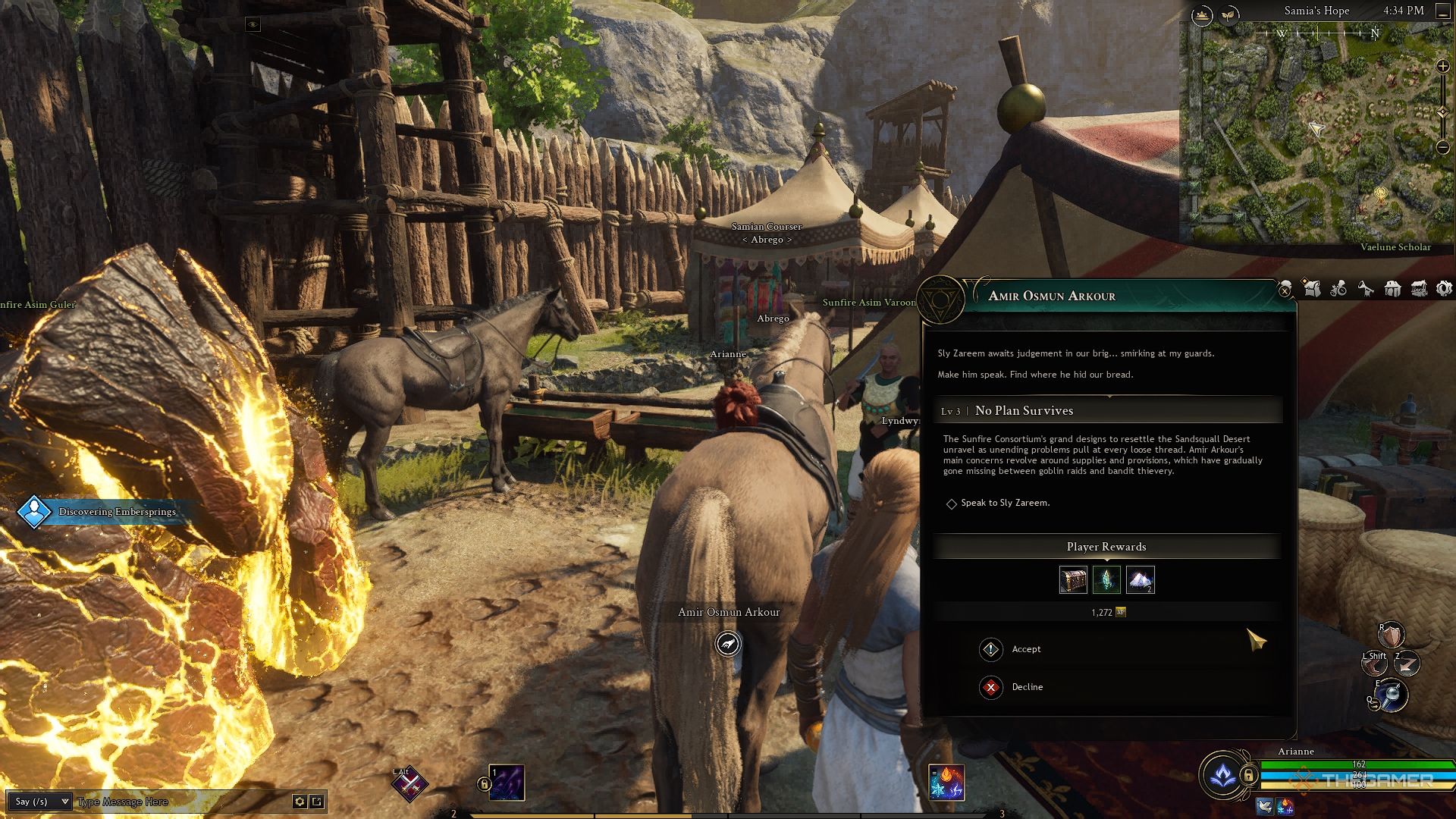The width and height of the screenshot is (1456, 819).
Task: Inspect the white powder pile reward
Action: (1140, 580)
